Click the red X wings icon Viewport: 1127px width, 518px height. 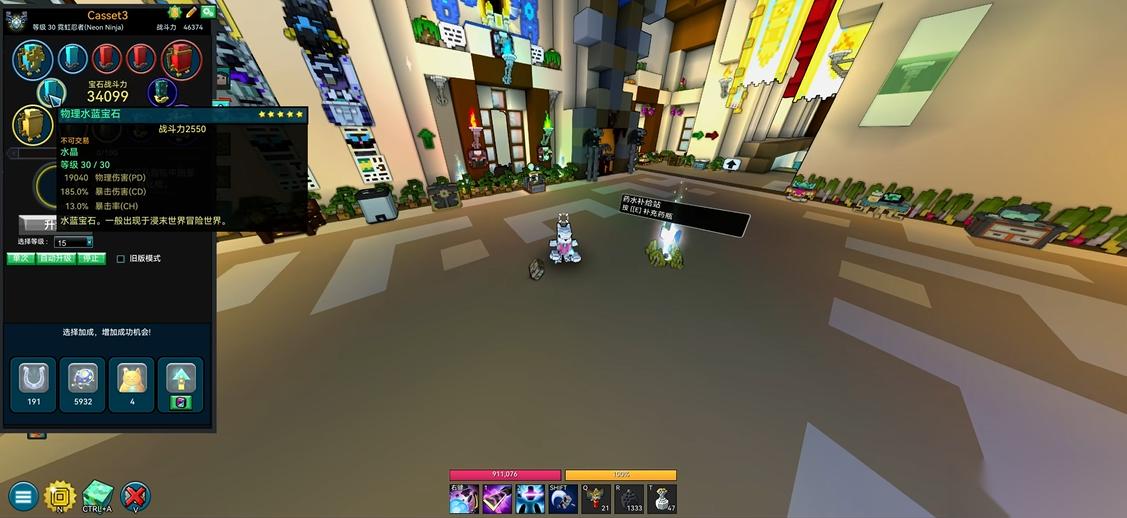click(x=135, y=495)
